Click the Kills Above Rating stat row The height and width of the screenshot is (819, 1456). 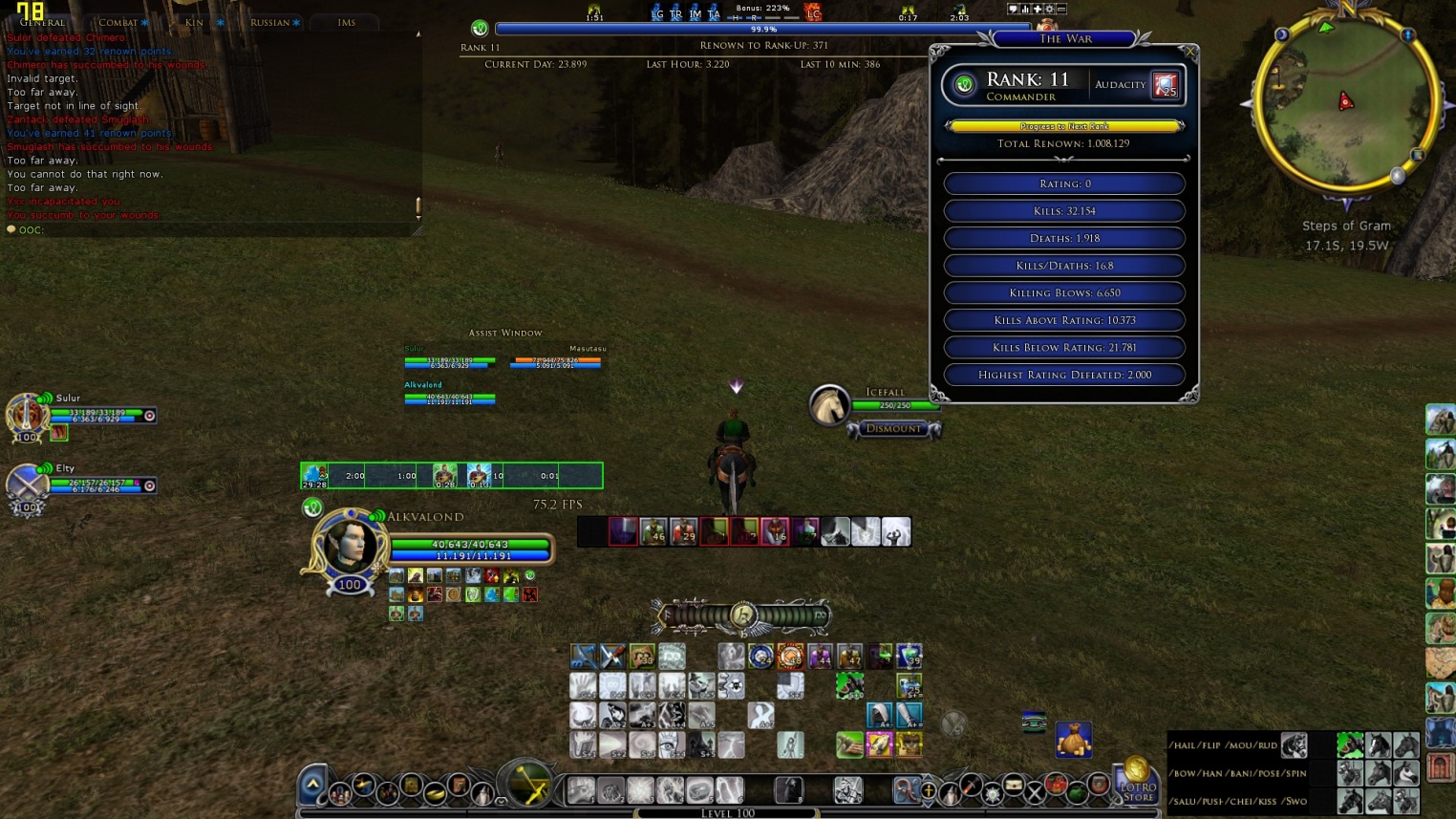pos(1064,320)
